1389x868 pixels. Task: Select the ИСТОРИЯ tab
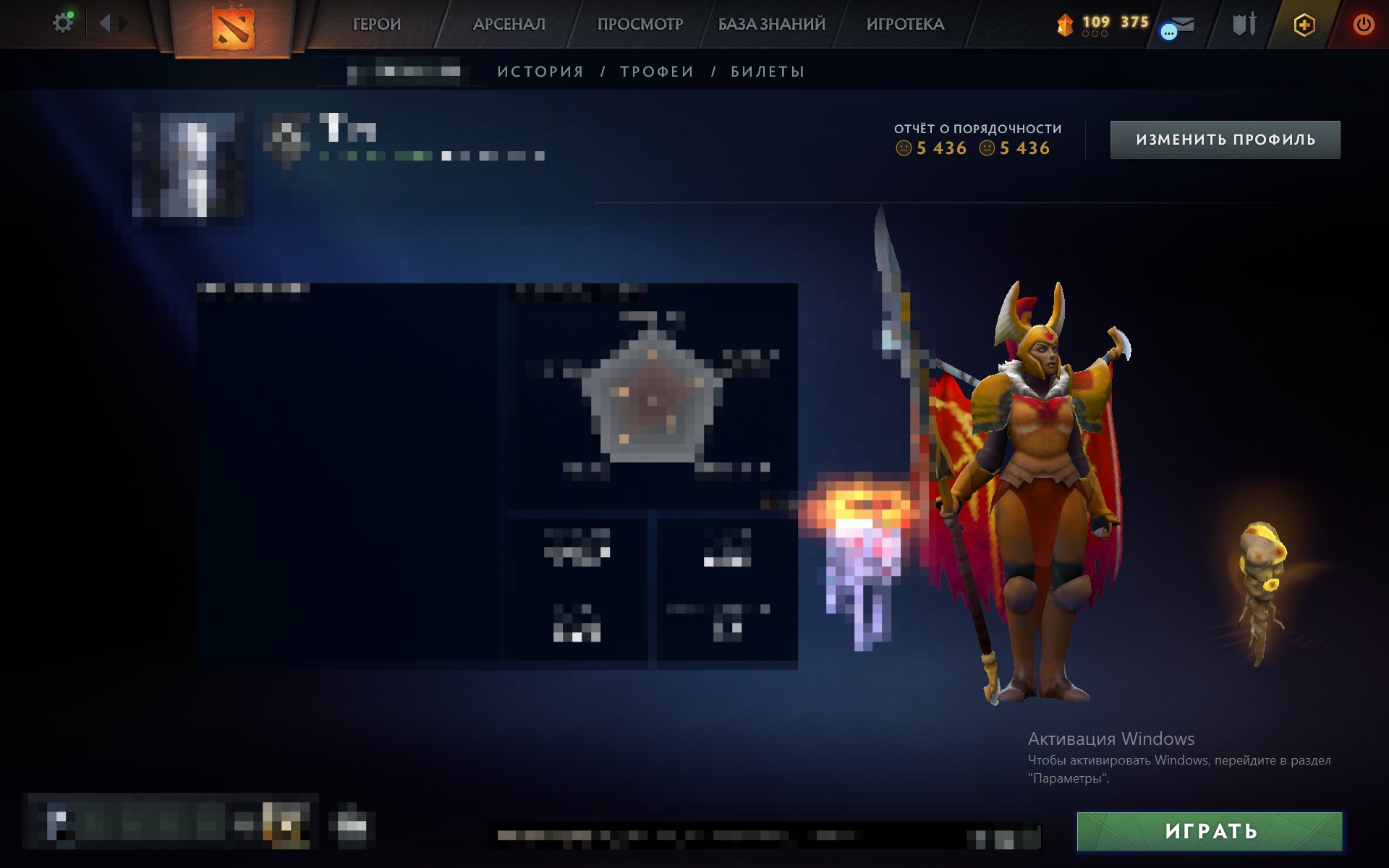[x=540, y=71]
